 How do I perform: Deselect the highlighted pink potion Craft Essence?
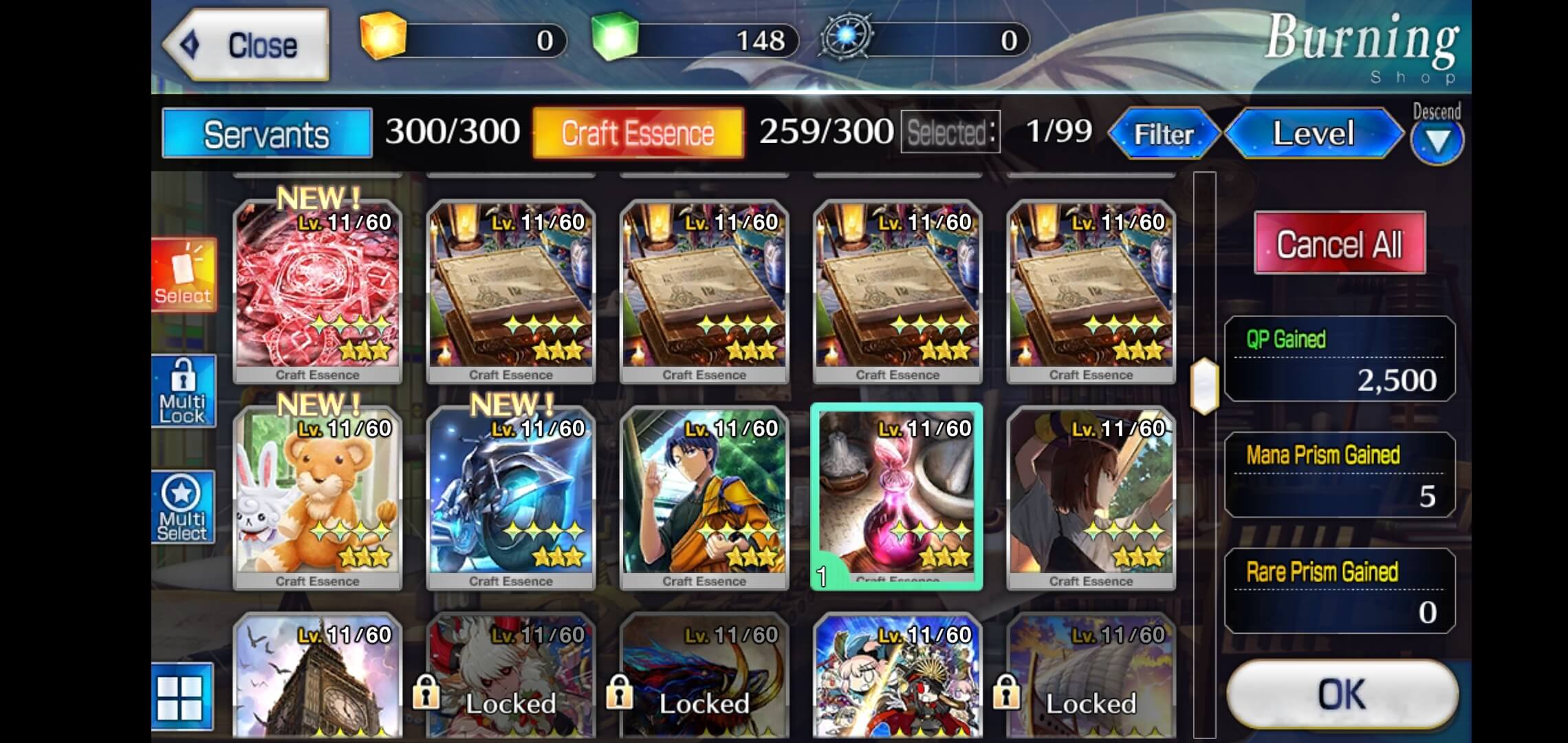tap(897, 495)
